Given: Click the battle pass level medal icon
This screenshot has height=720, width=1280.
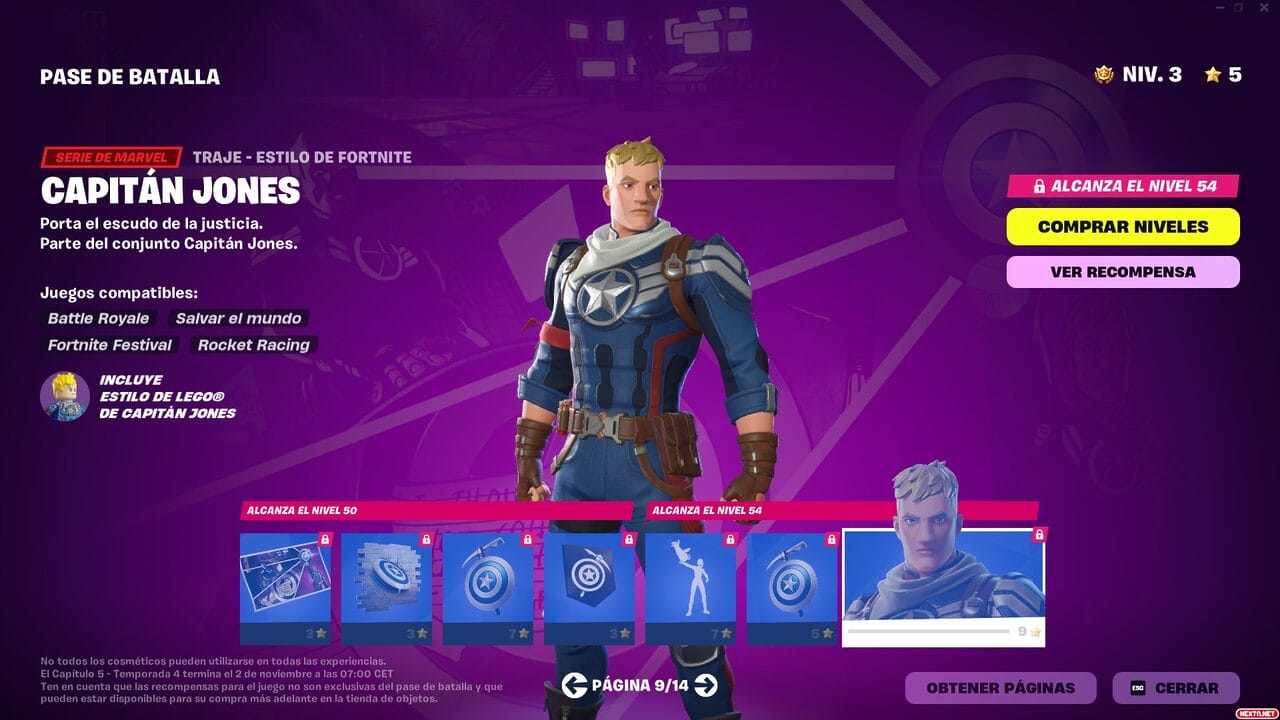Looking at the screenshot, I should [1104, 73].
